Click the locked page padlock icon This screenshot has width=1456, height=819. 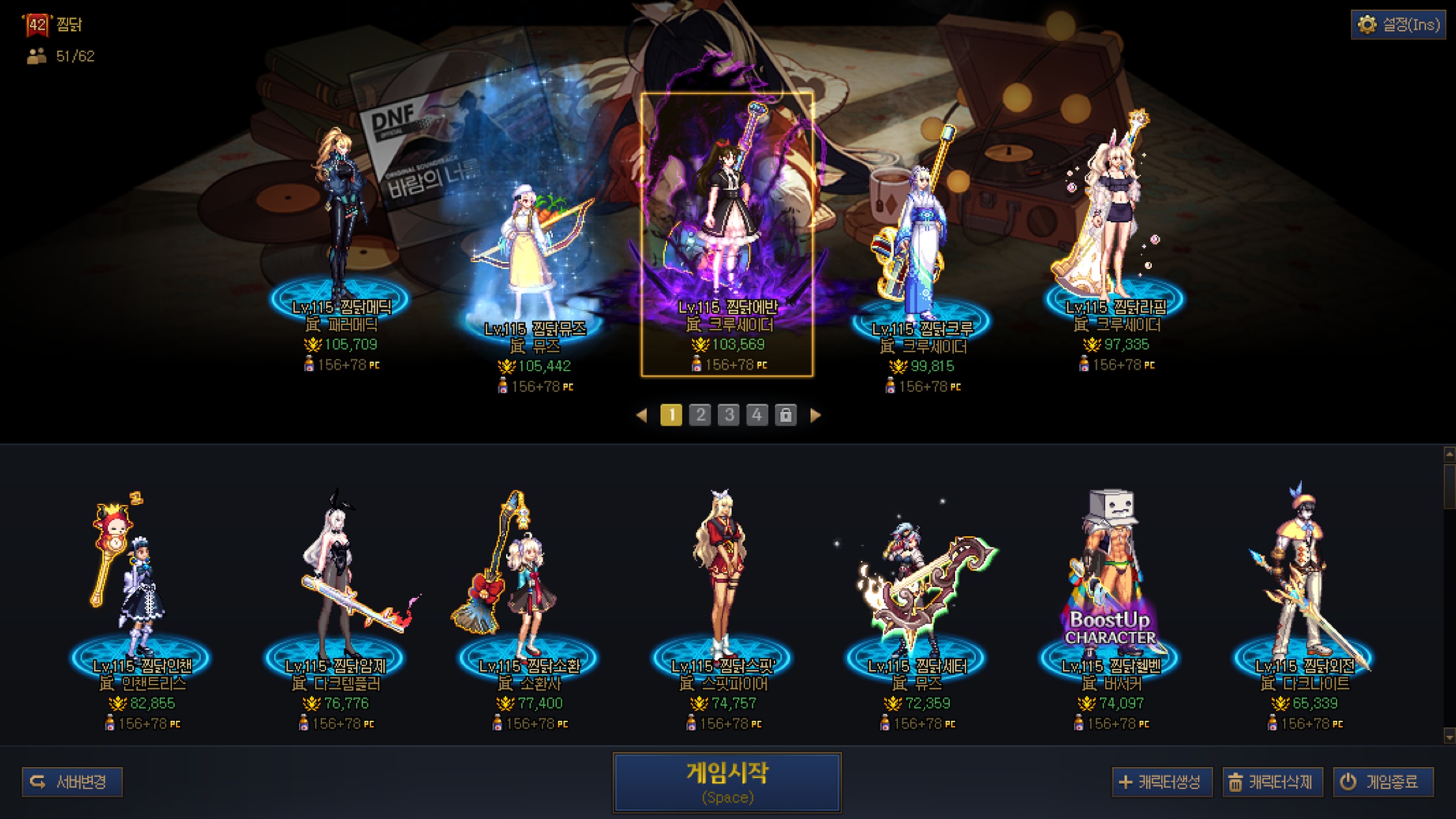[x=786, y=415]
